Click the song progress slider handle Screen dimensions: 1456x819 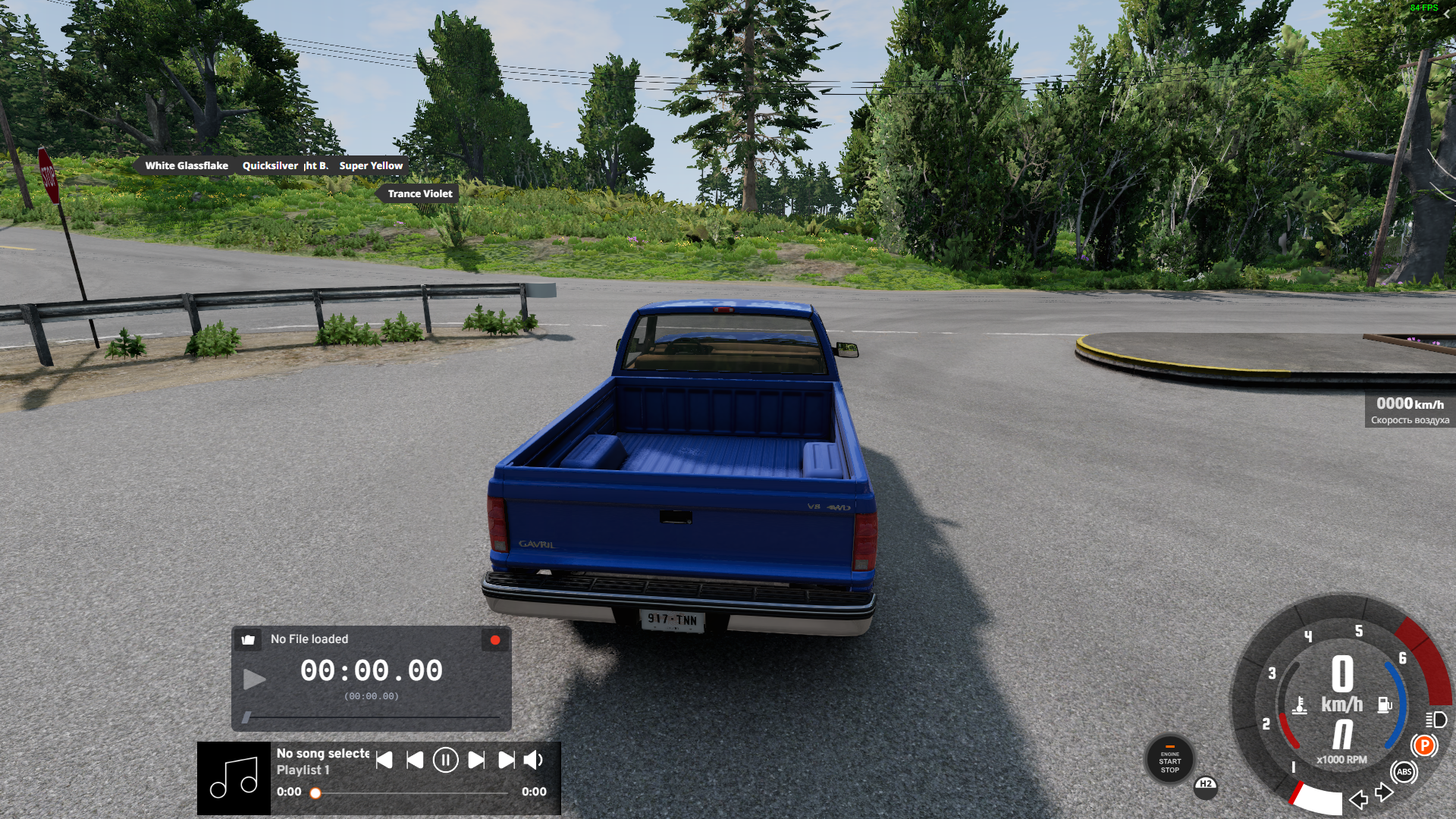point(315,793)
